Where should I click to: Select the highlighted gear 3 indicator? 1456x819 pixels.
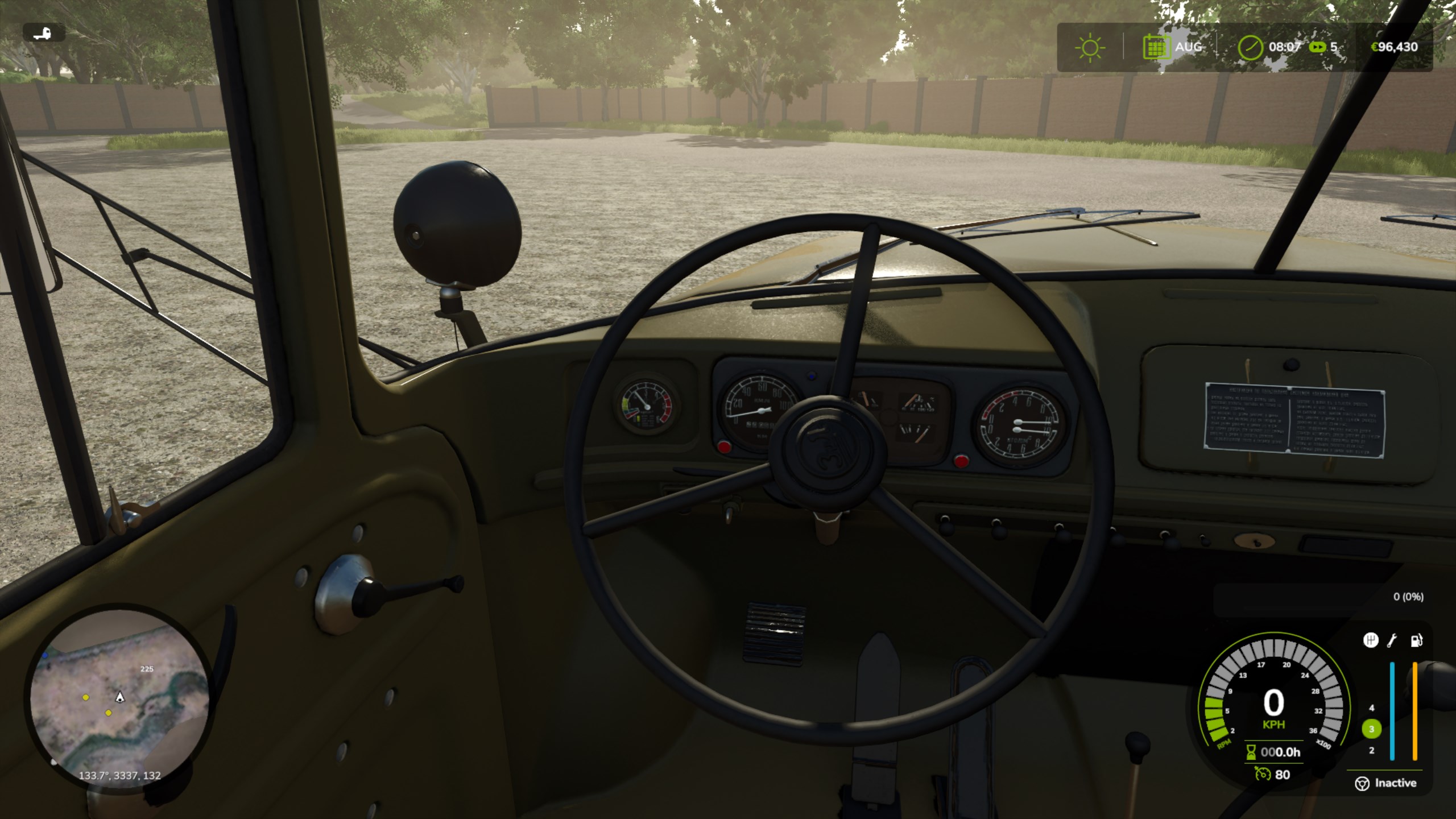[1371, 729]
